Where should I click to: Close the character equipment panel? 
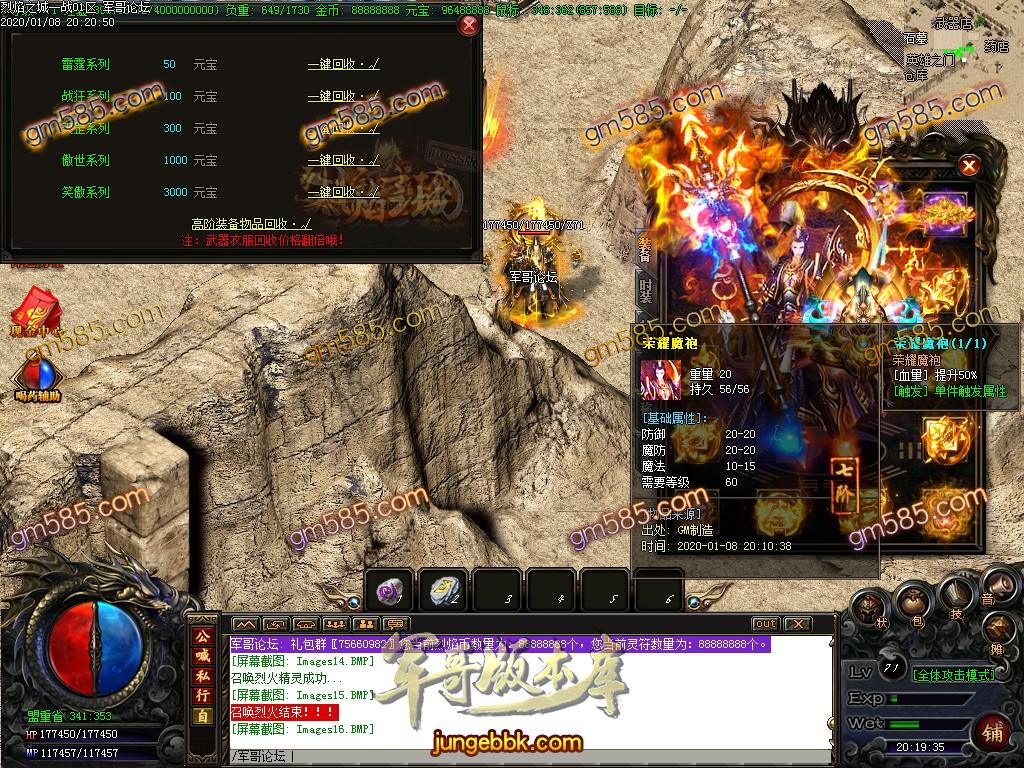pos(968,166)
